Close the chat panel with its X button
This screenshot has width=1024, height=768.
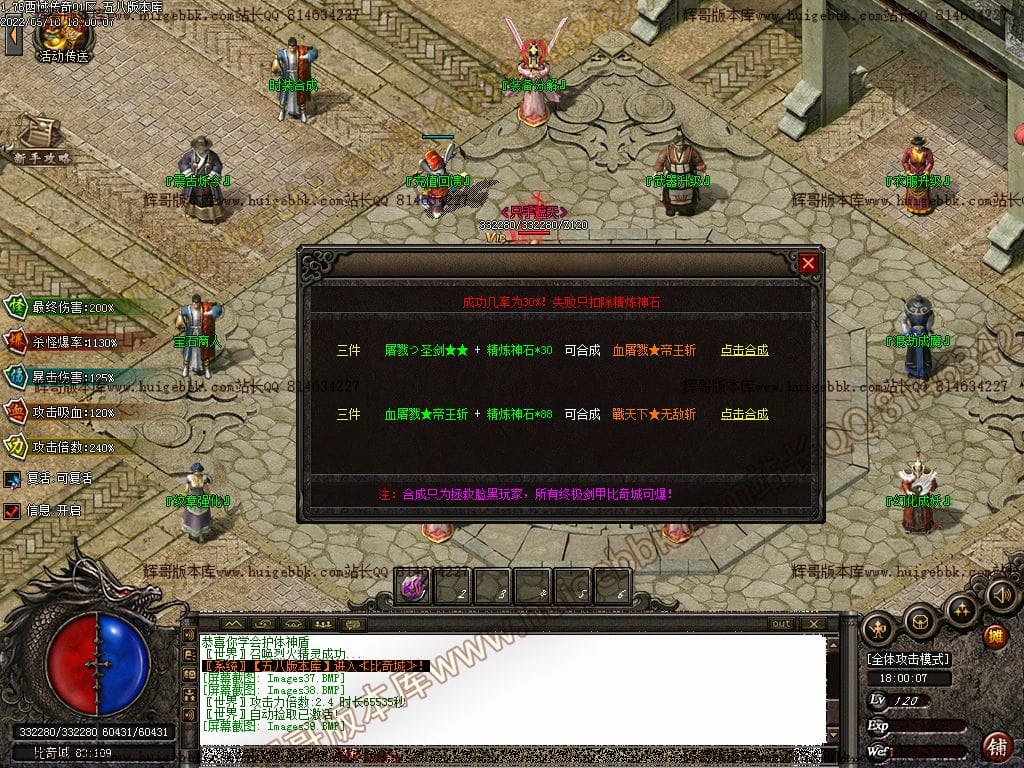(x=814, y=624)
